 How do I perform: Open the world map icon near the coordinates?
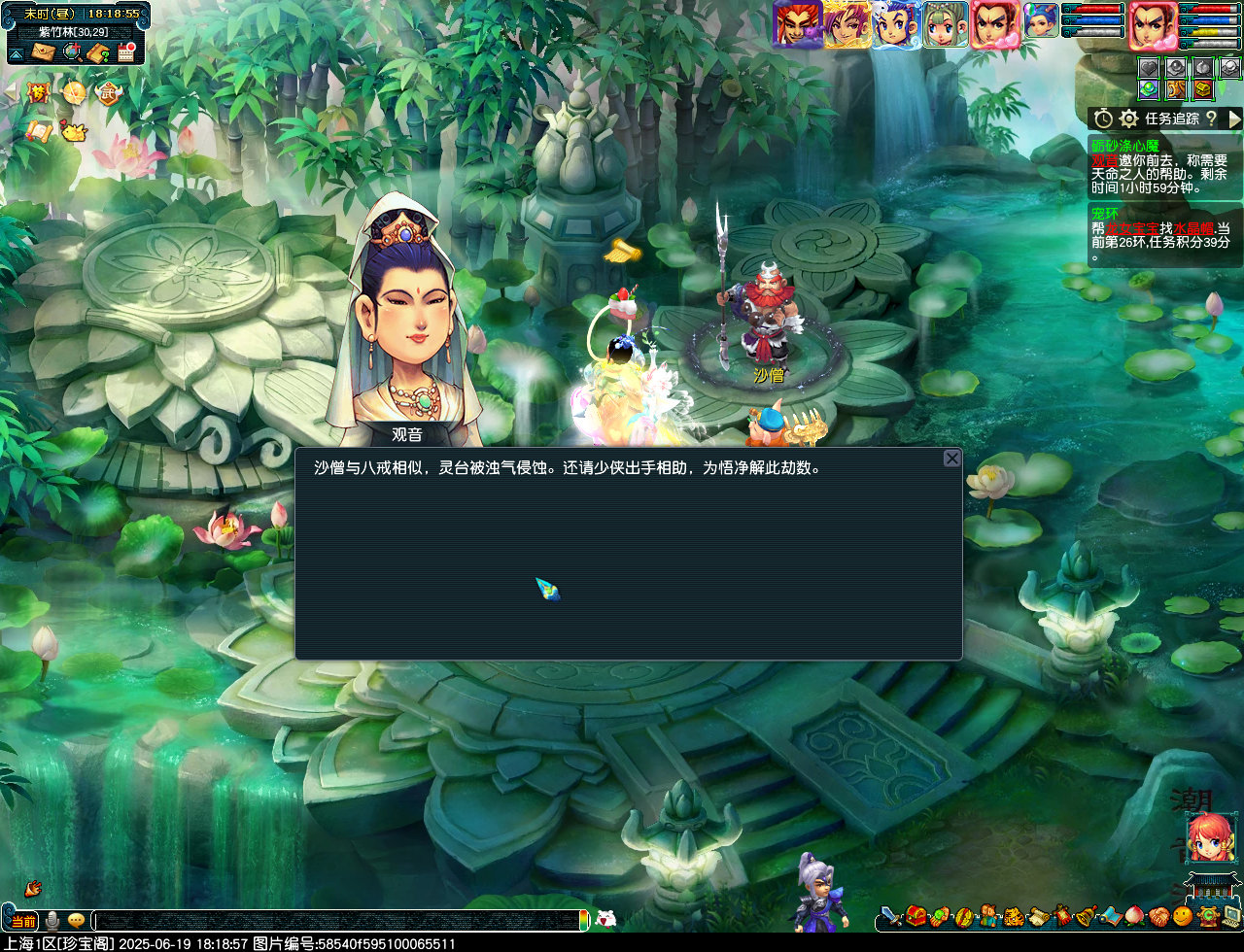[72, 51]
